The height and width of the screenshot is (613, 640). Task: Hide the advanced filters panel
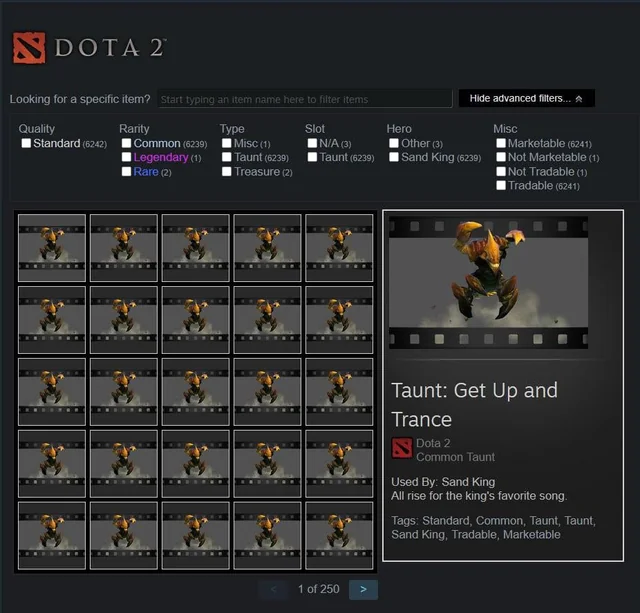point(526,99)
